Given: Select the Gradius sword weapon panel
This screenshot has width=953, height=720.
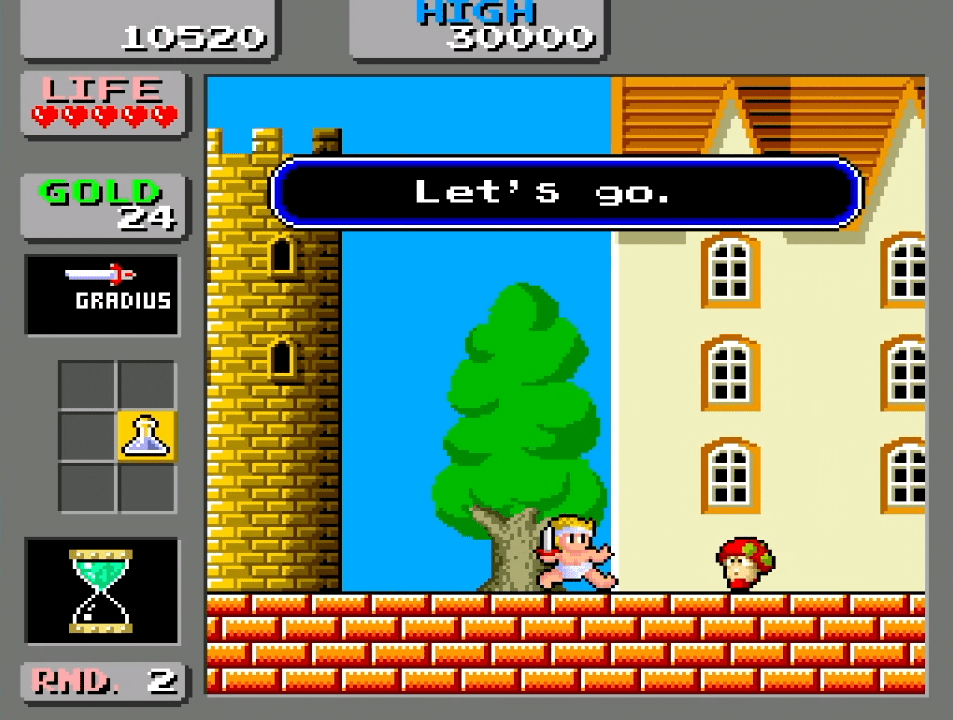Looking at the screenshot, I should 102,294.
